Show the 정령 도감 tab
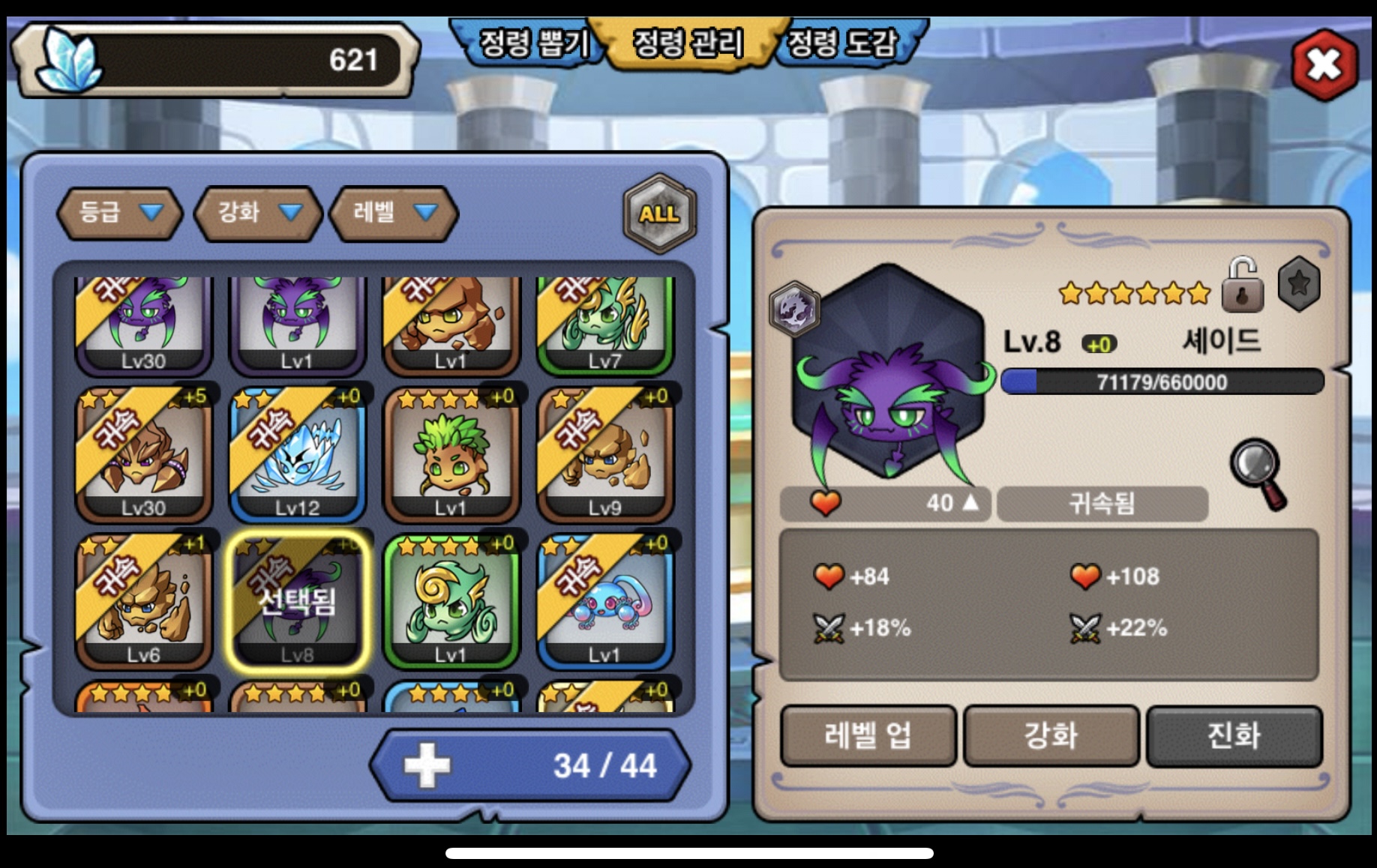This screenshot has height=868, width=1377. click(842, 43)
